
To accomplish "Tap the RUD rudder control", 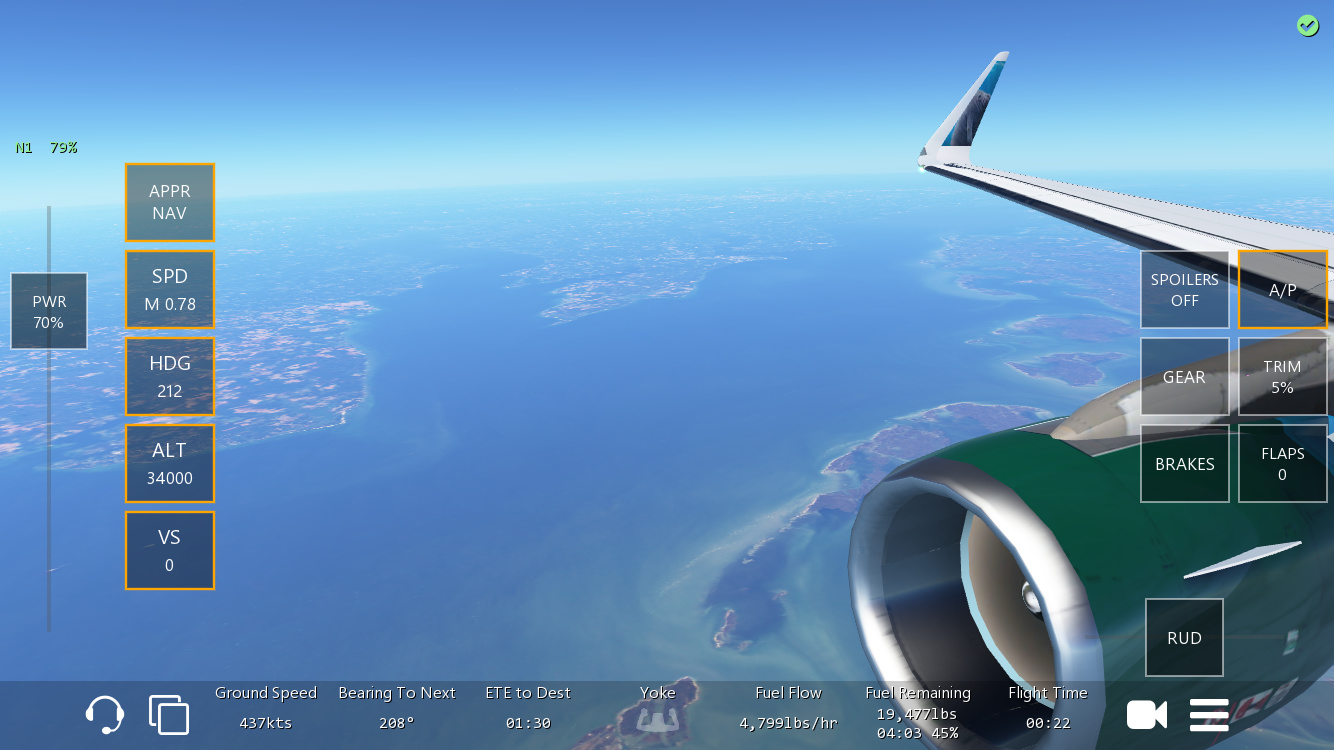I will click(1185, 637).
